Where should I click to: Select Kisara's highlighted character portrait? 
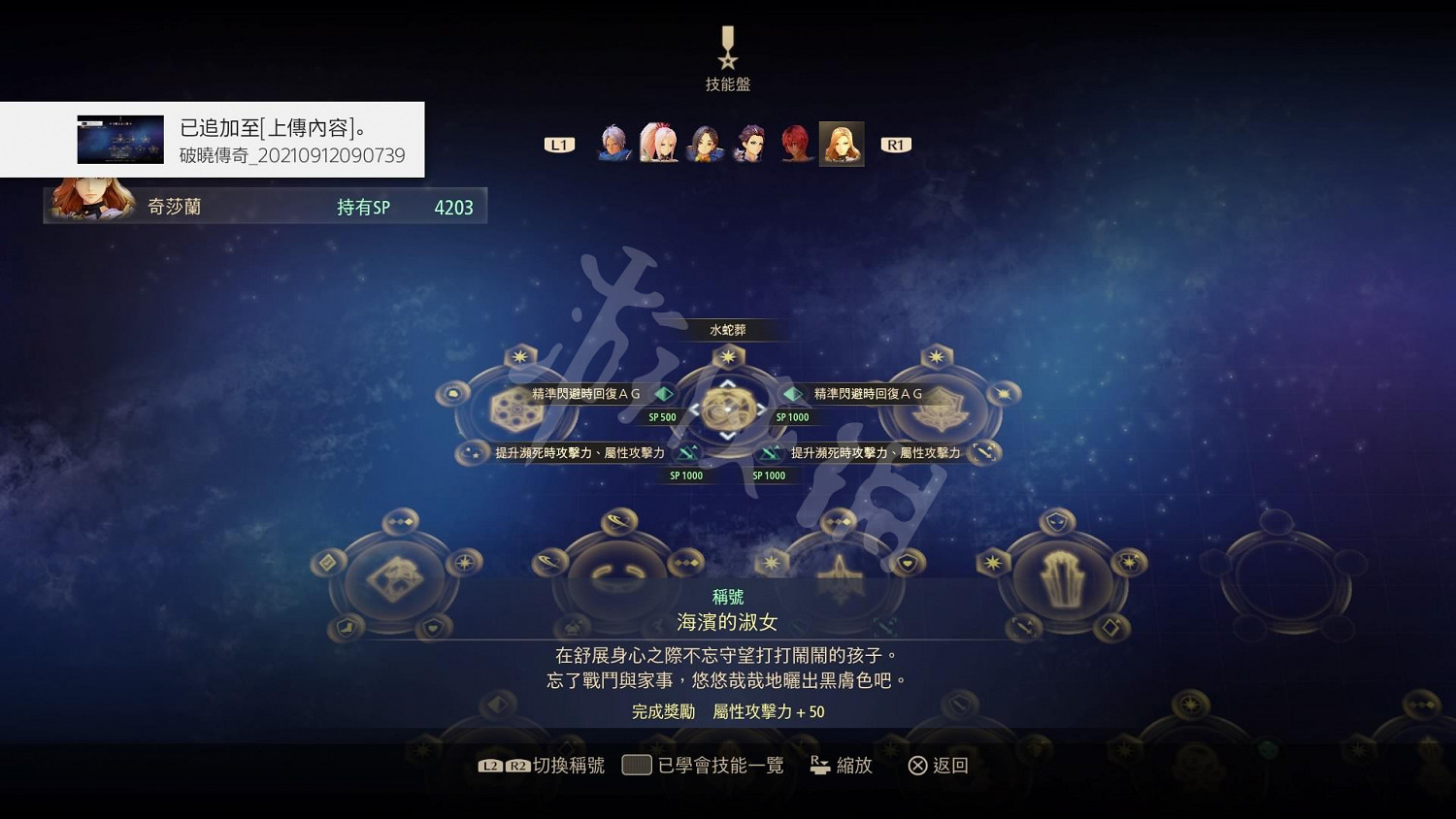[842, 143]
